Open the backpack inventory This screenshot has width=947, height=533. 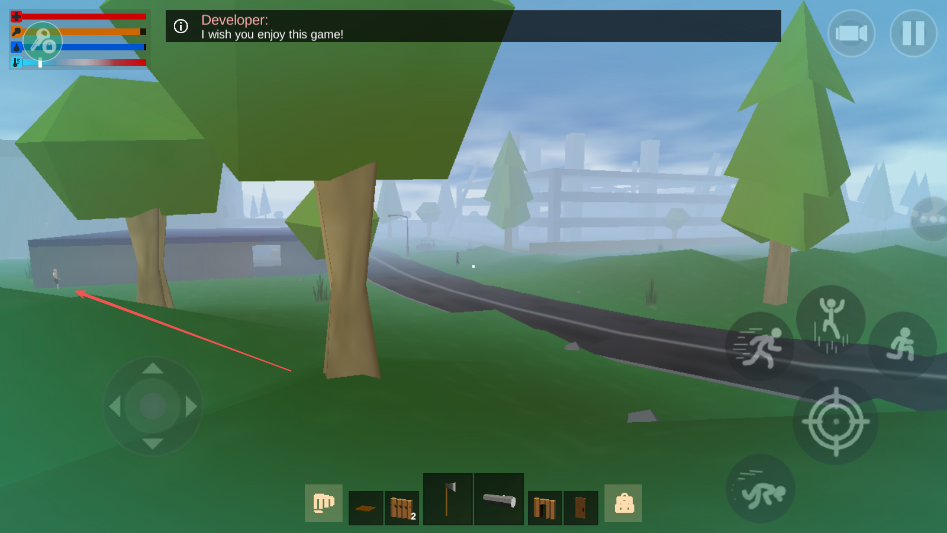point(623,503)
